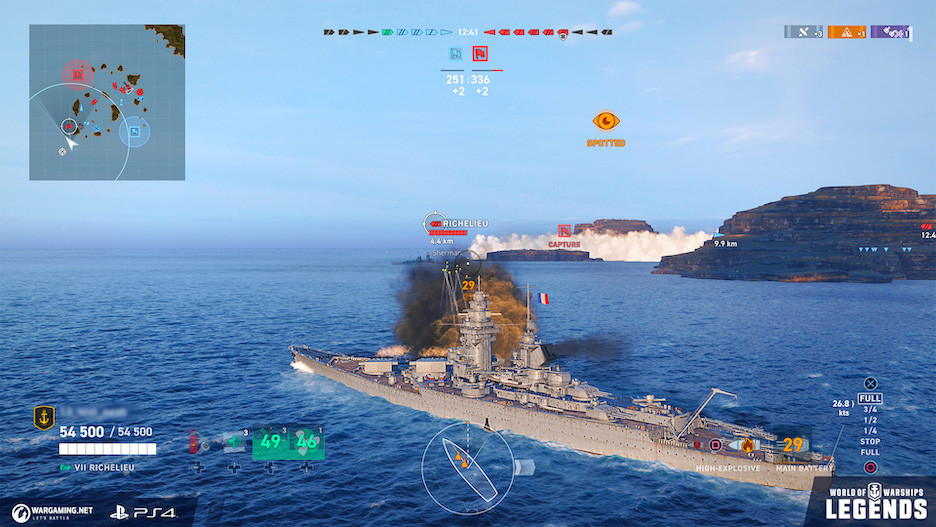The width and height of the screenshot is (936, 527).
Task: Select the top FULL ahead speed setting
Action: [x=871, y=398]
